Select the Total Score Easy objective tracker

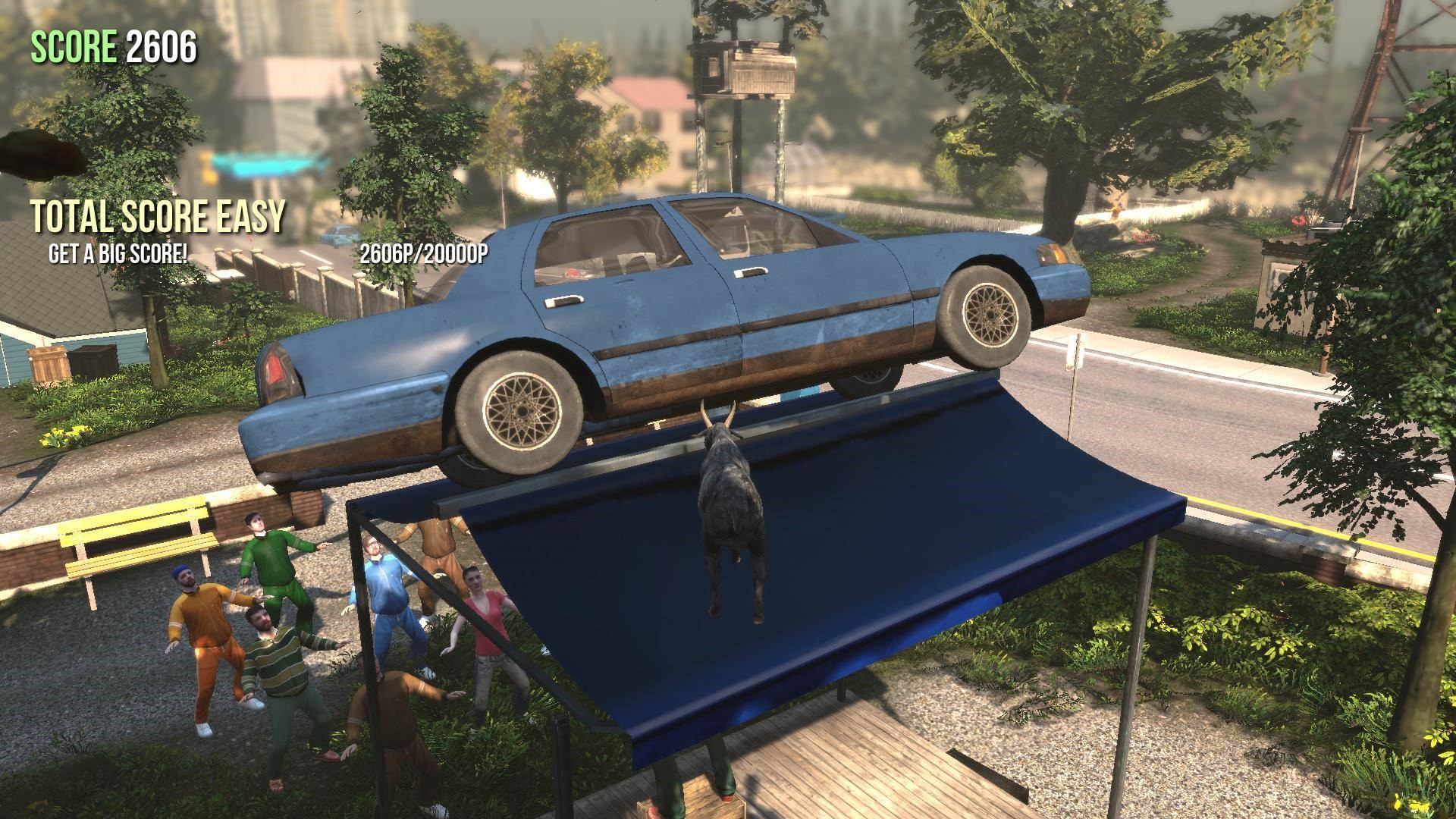[x=158, y=217]
